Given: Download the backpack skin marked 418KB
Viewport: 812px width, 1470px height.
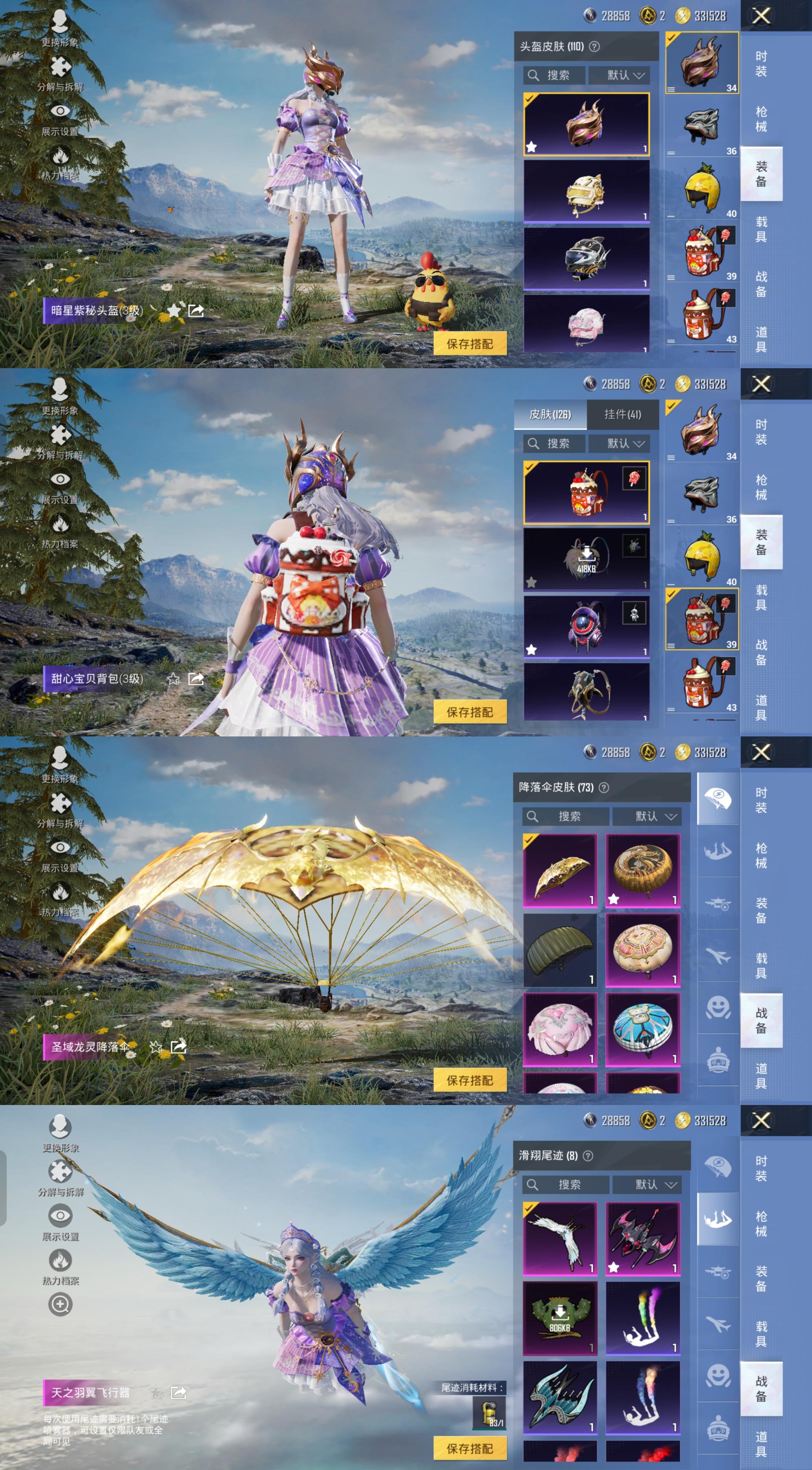Looking at the screenshot, I should click(586, 558).
